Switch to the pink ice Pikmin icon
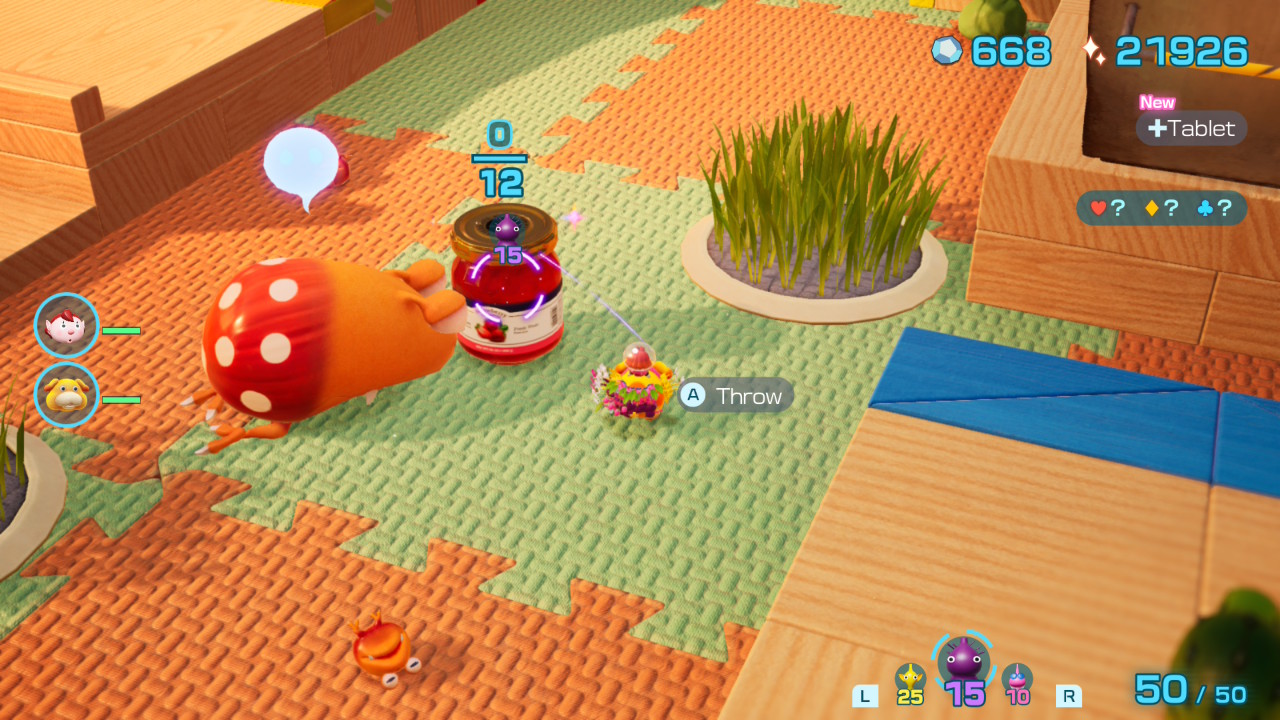The height and width of the screenshot is (720, 1280). click(x=1017, y=680)
